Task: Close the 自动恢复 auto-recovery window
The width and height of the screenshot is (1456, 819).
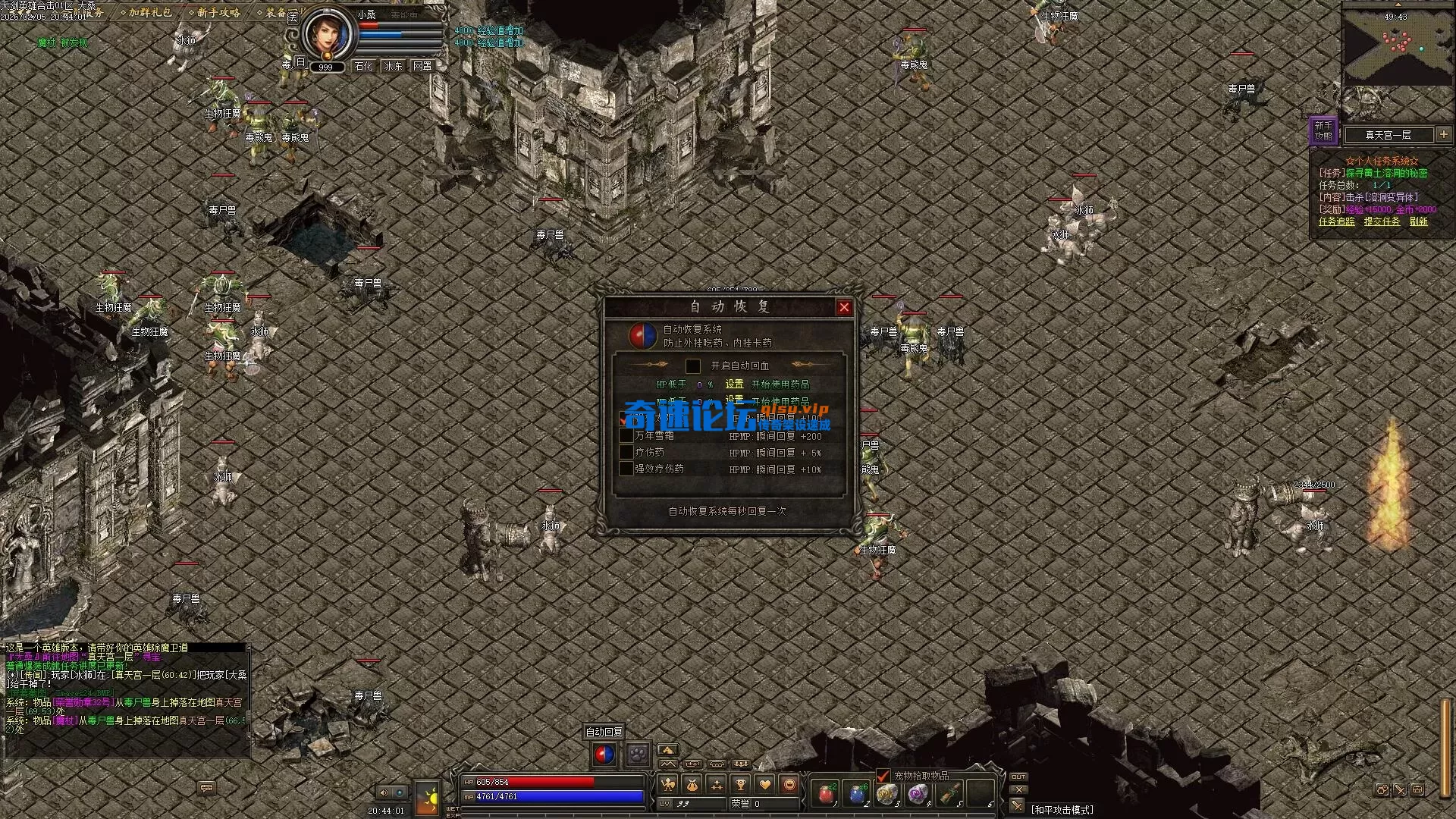Action: 844,307
